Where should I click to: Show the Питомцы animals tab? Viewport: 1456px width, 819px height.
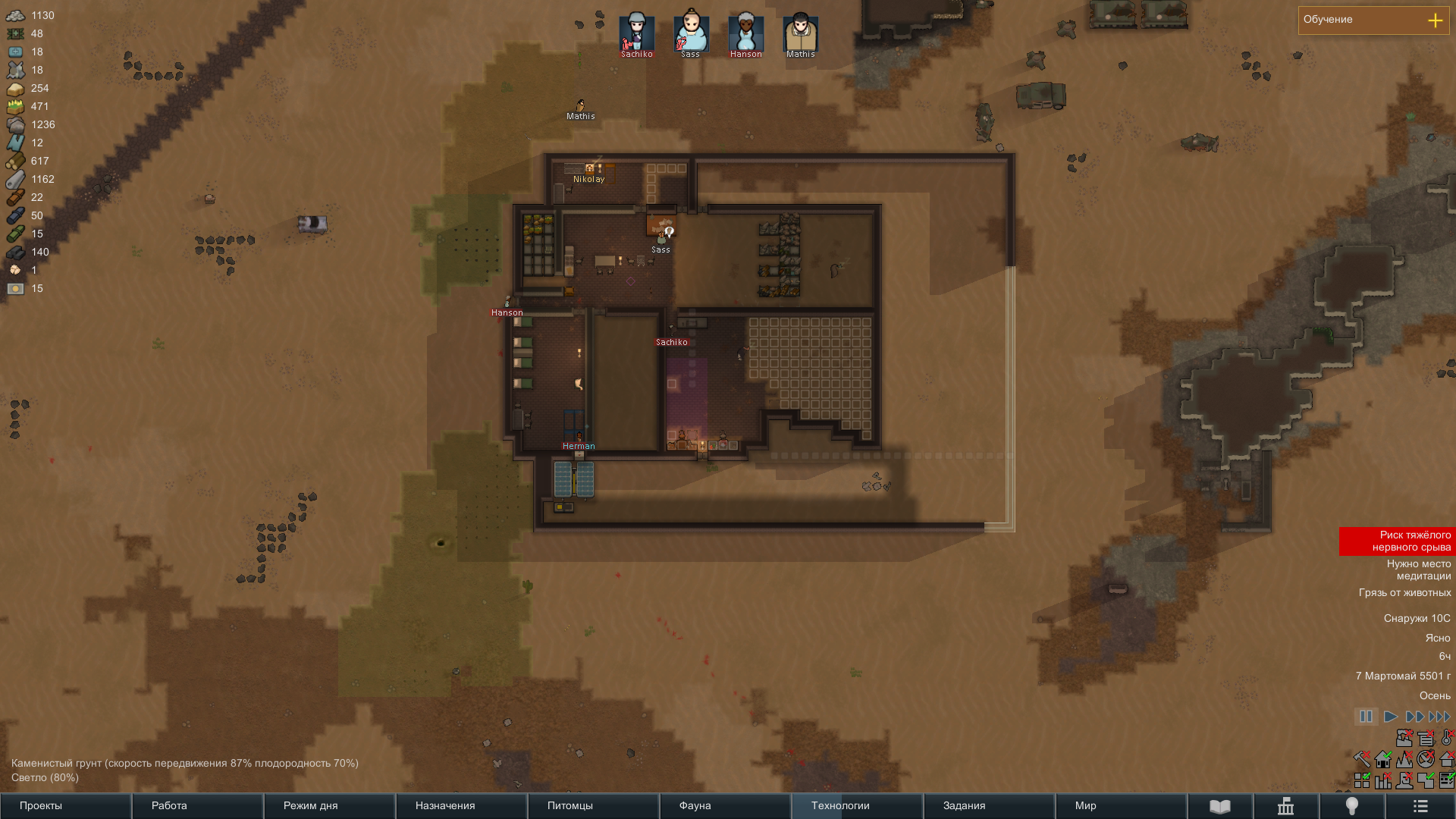click(593, 805)
